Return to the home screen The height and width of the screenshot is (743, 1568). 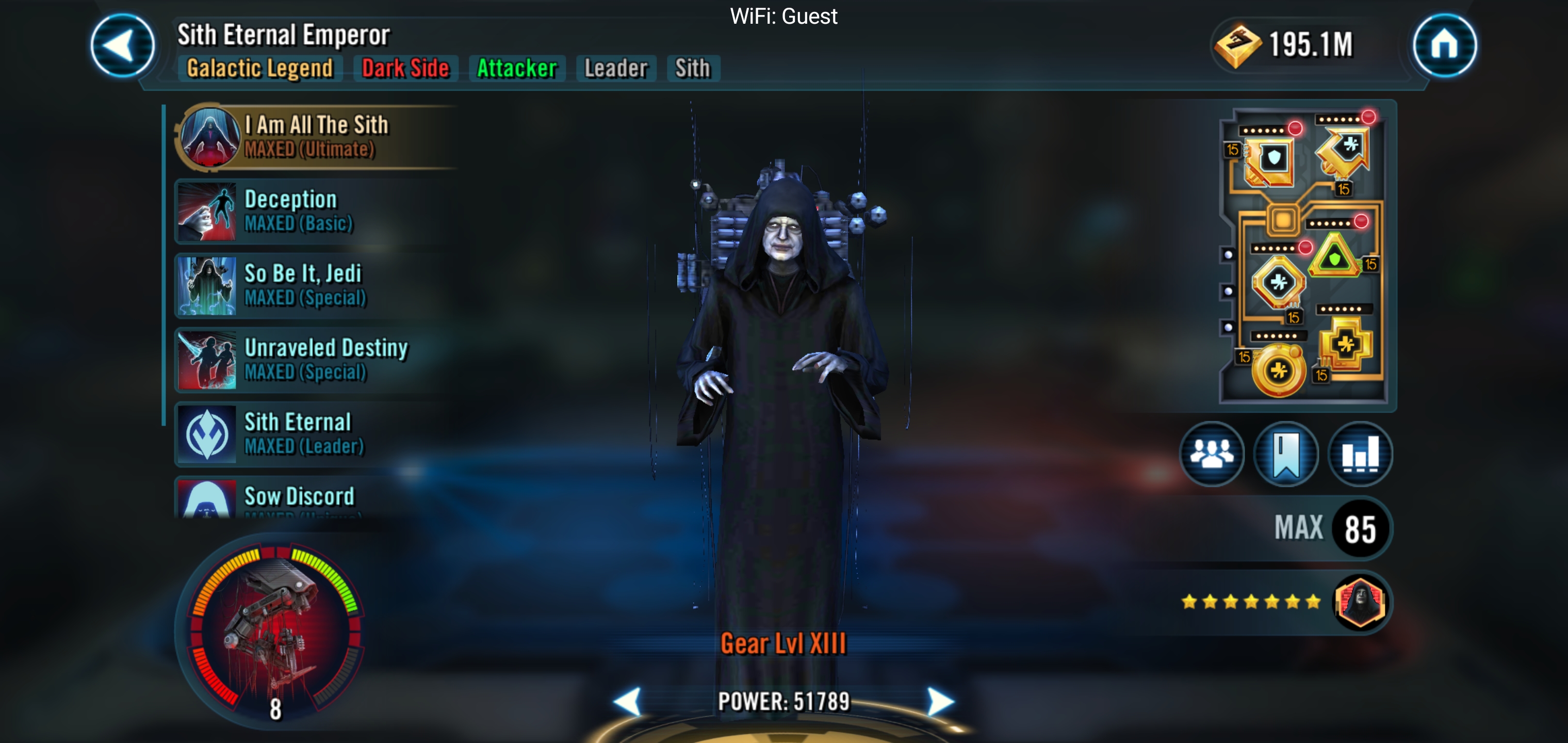(x=1444, y=45)
